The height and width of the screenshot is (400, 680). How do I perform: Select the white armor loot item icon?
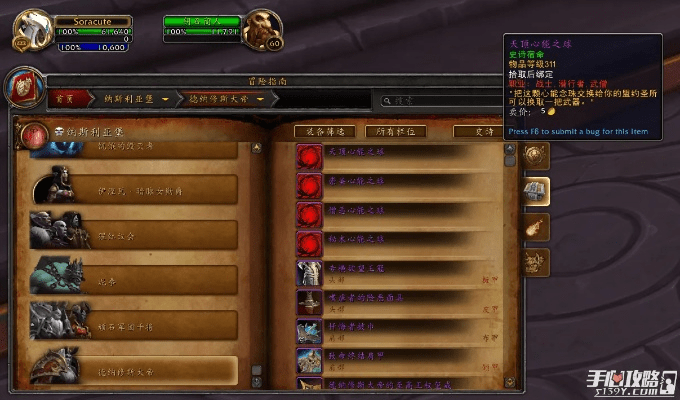pyautogui.click(x=309, y=273)
